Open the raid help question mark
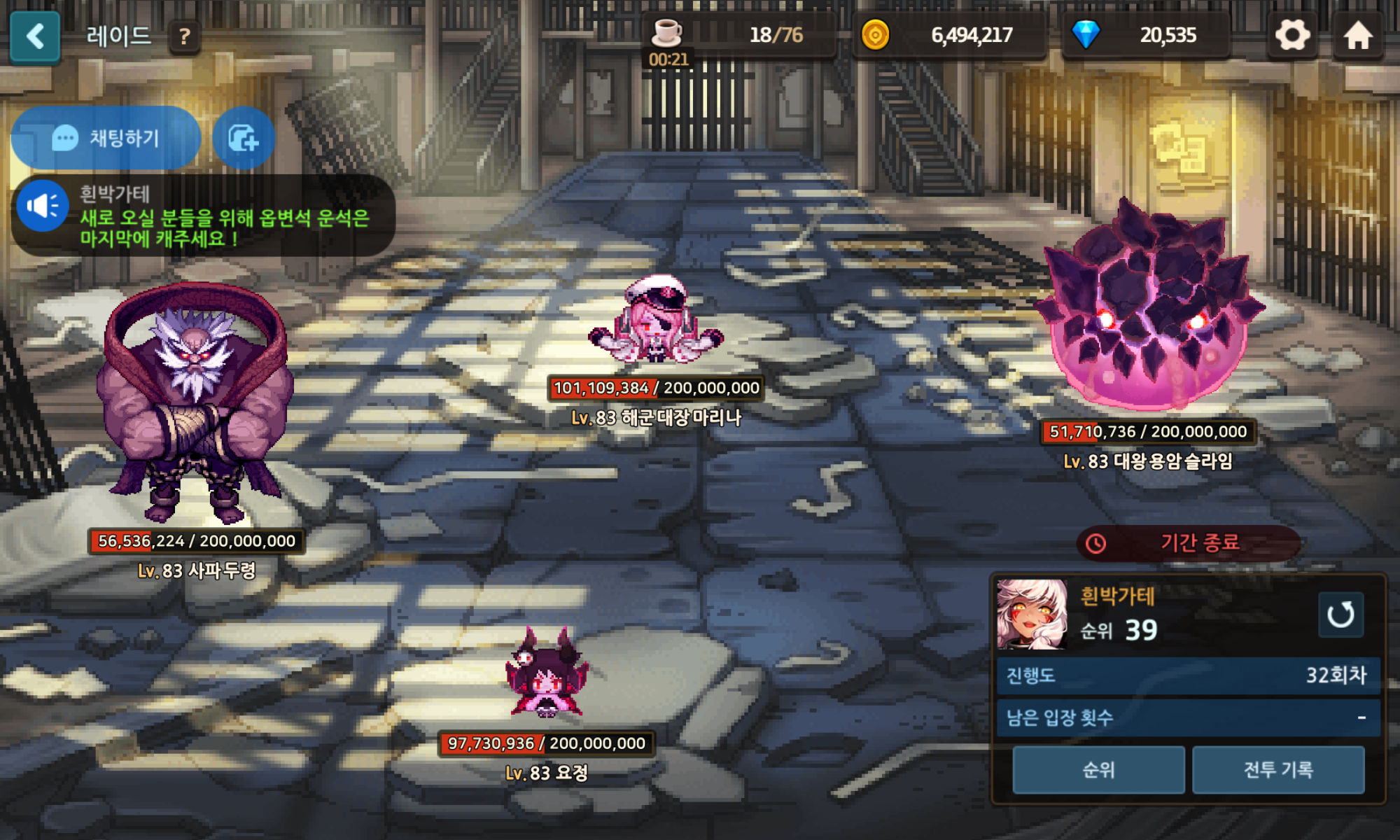Image resolution: width=1400 pixels, height=840 pixels. pyautogui.click(x=185, y=36)
